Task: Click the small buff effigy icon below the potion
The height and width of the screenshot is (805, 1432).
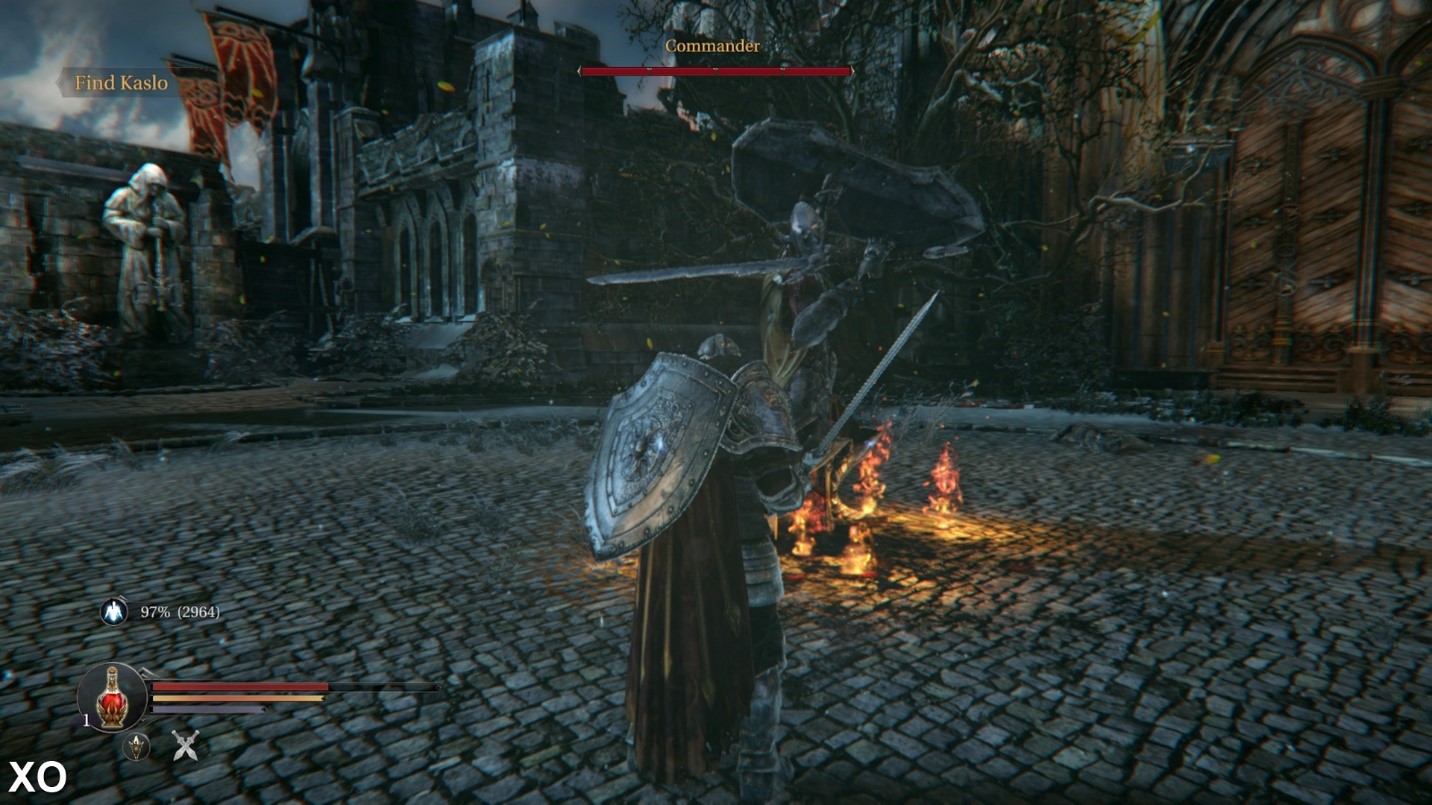Action: point(137,745)
